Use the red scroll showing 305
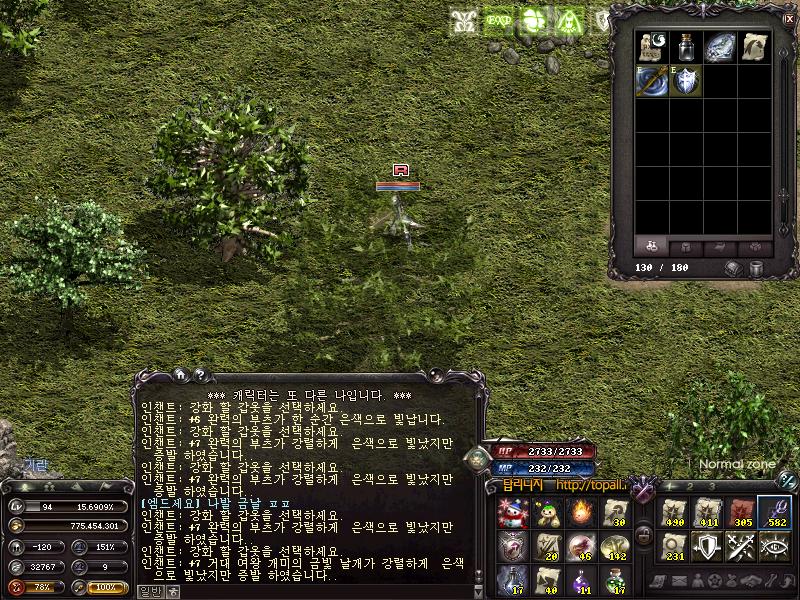 point(741,511)
